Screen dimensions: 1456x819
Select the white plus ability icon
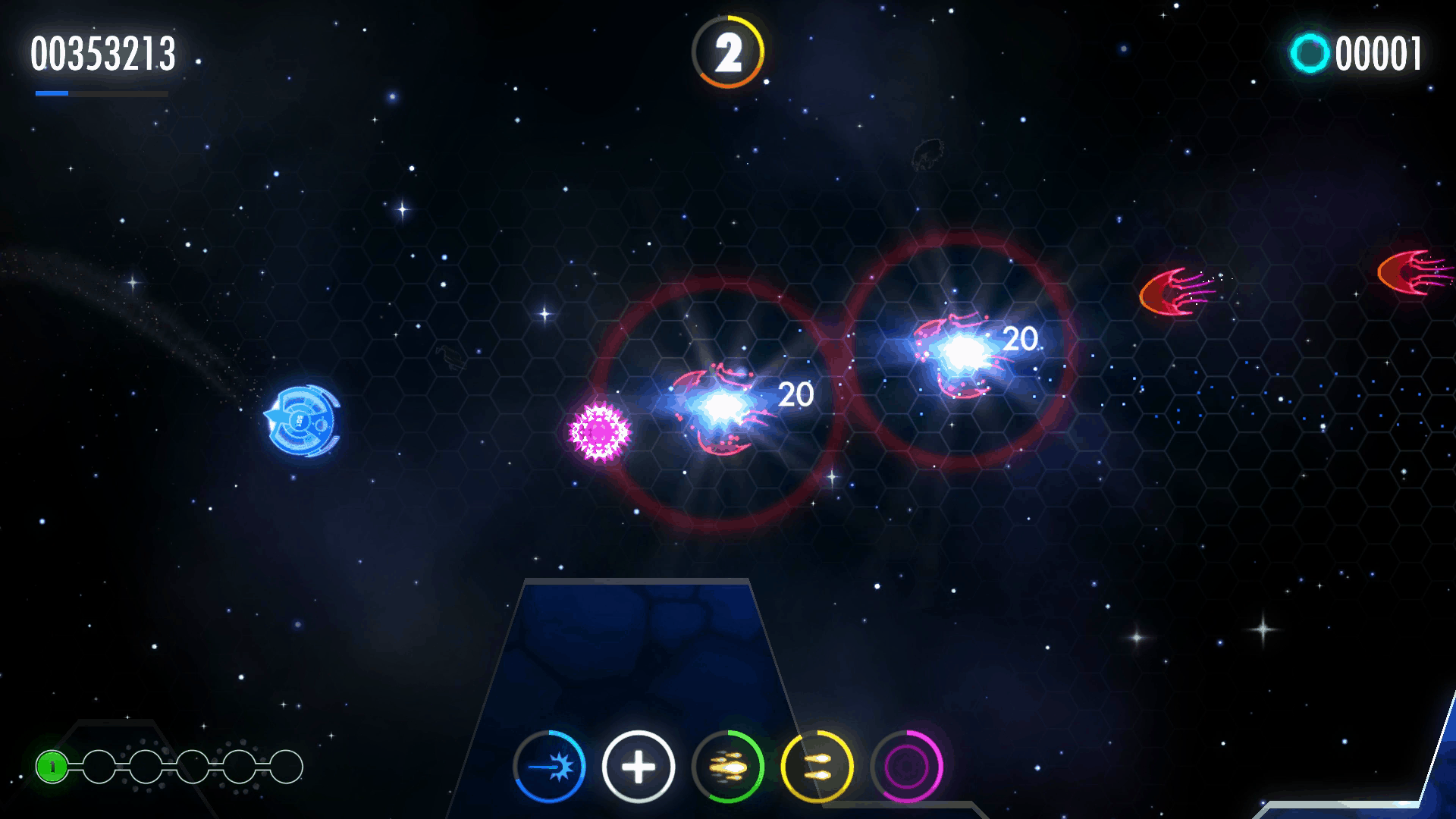(x=639, y=767)
